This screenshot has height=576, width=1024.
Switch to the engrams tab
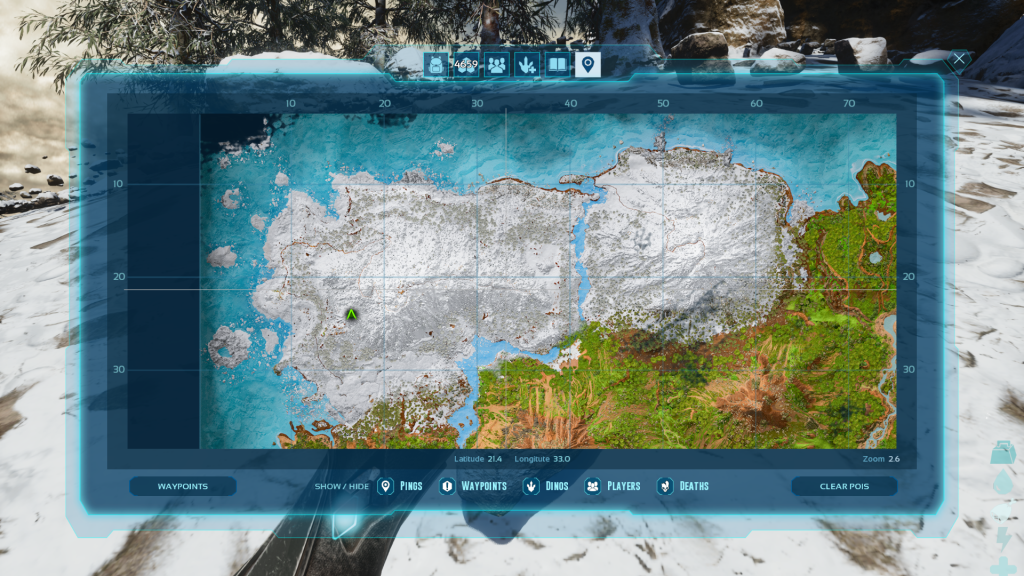(466, 66)
